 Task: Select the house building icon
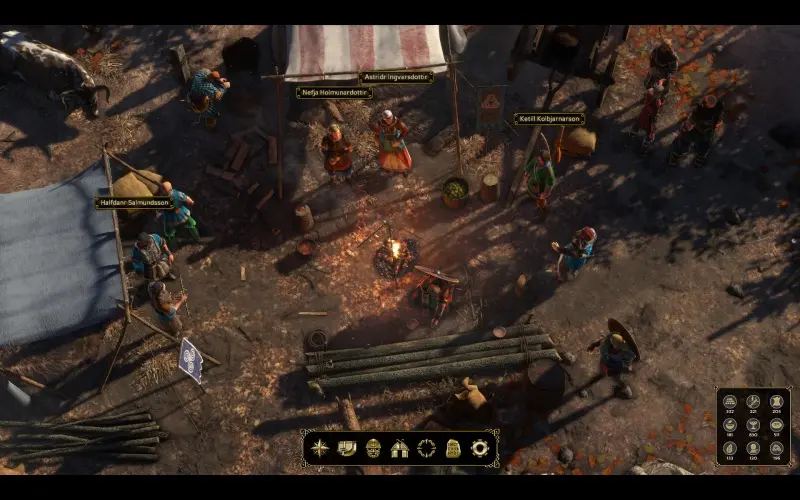pos(399,448)
